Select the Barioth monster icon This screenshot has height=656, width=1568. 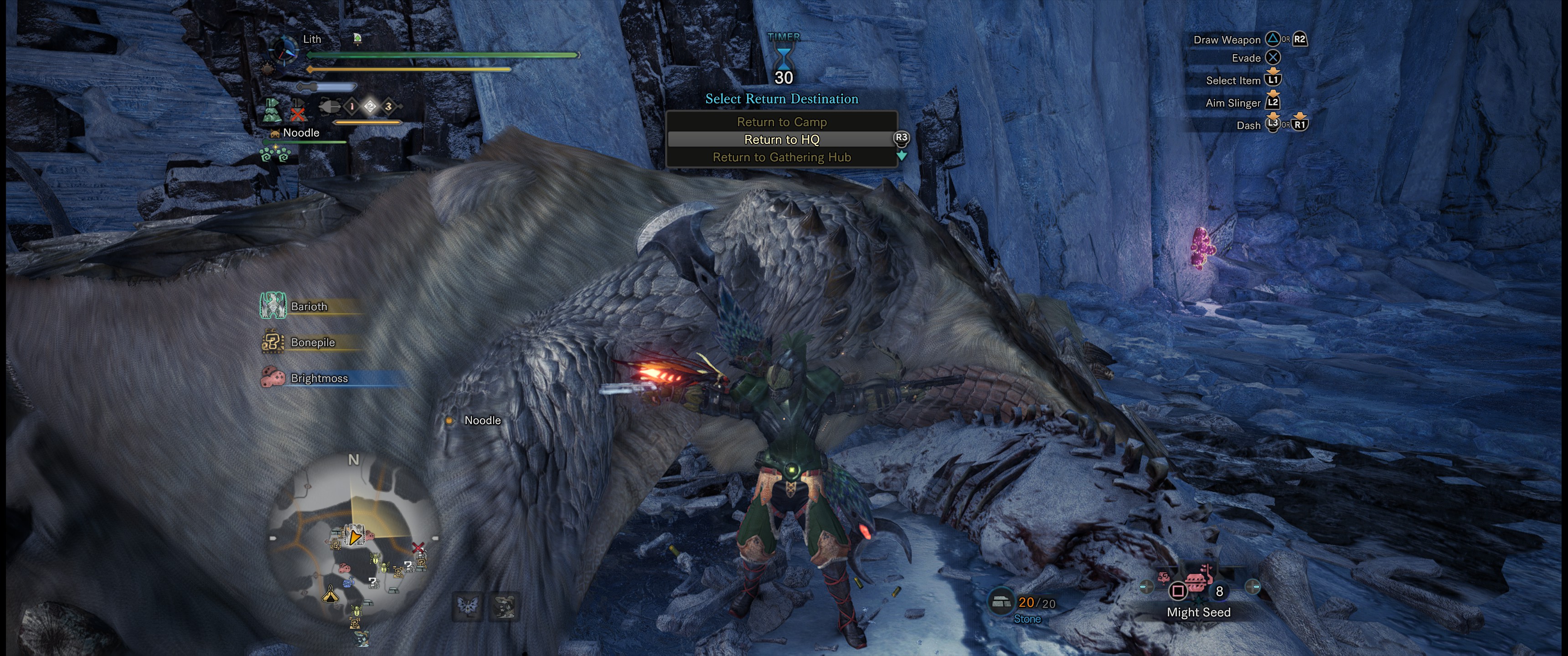point(274,307)
